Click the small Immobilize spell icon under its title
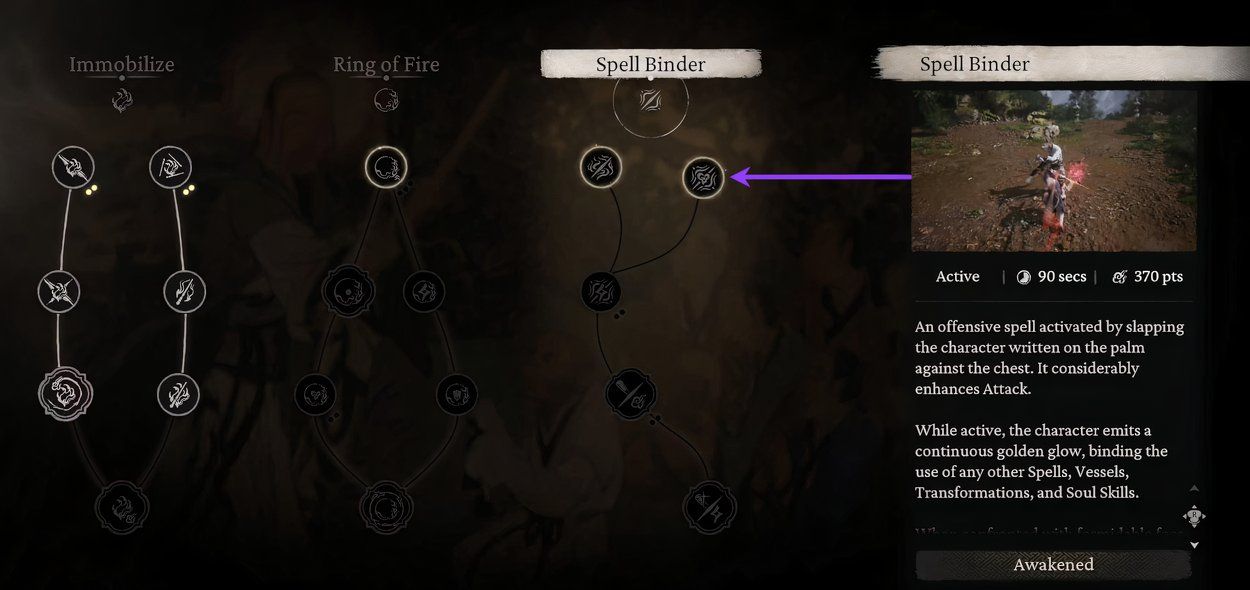The width and height of the screenshot is (1250, 590). 122,101
